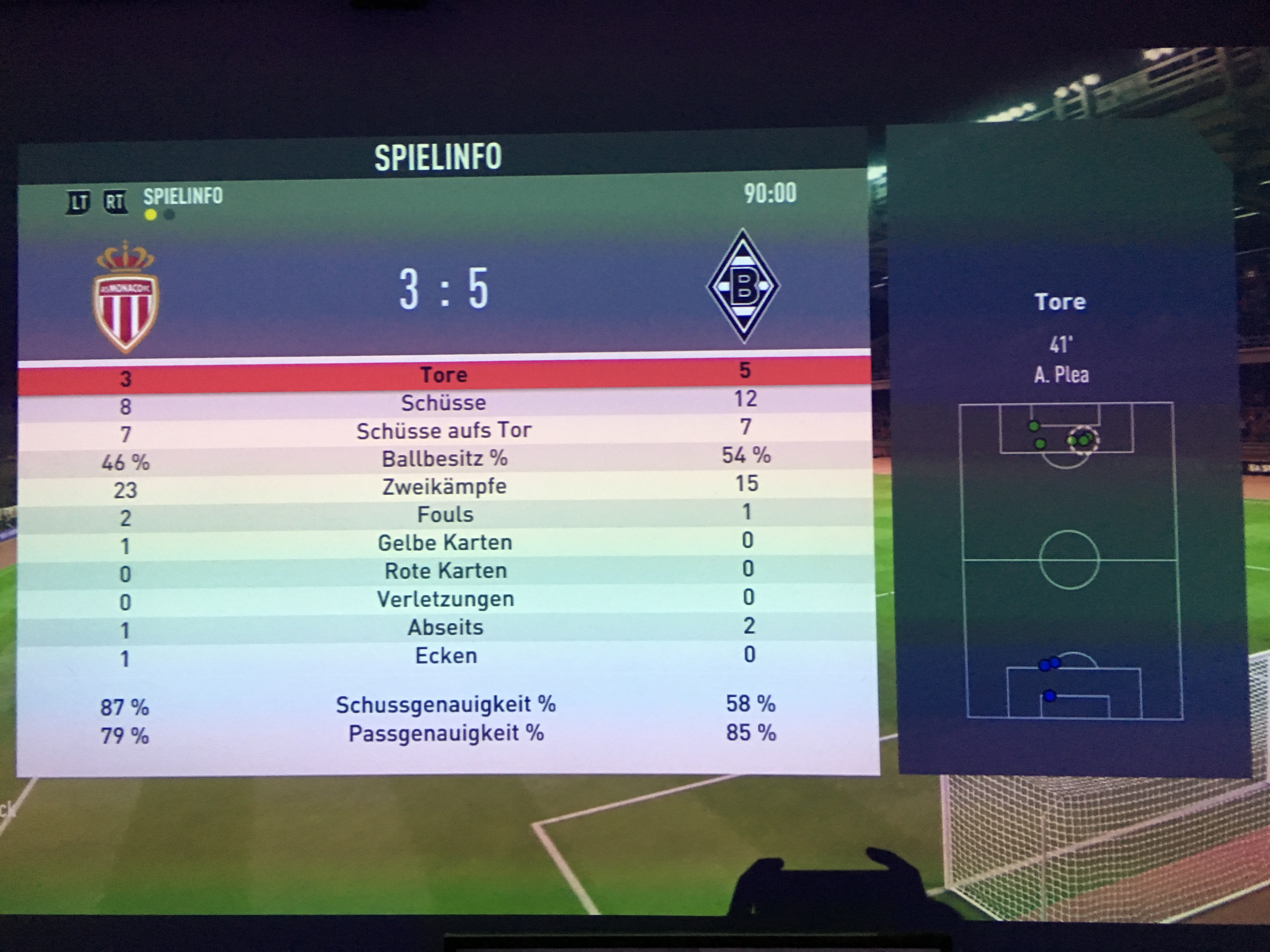Highlight the Ballbesitz % row
1270x952 pixels.
444,458
